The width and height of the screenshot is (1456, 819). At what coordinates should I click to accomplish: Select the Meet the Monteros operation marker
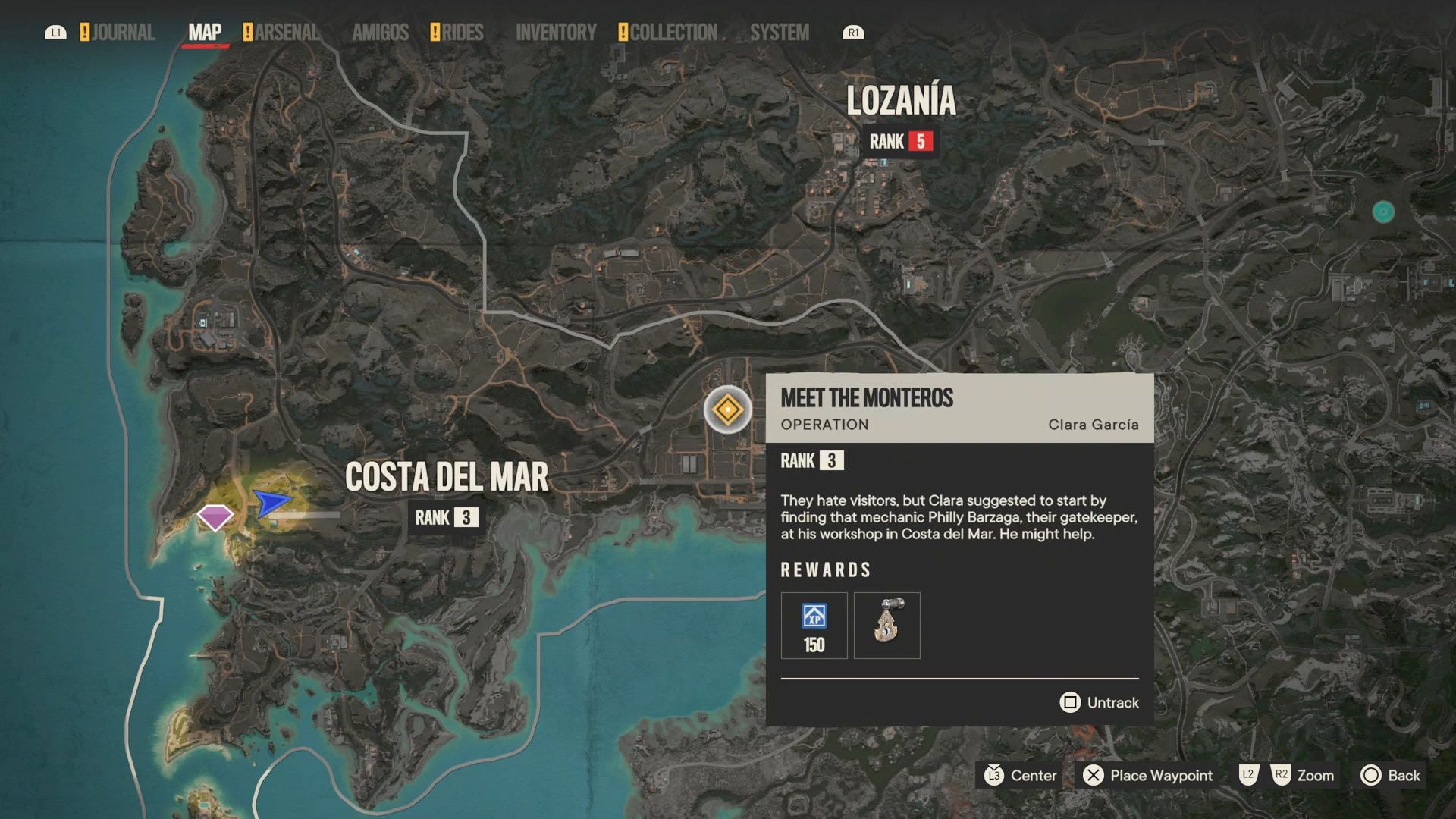click(x=727, y=410)
